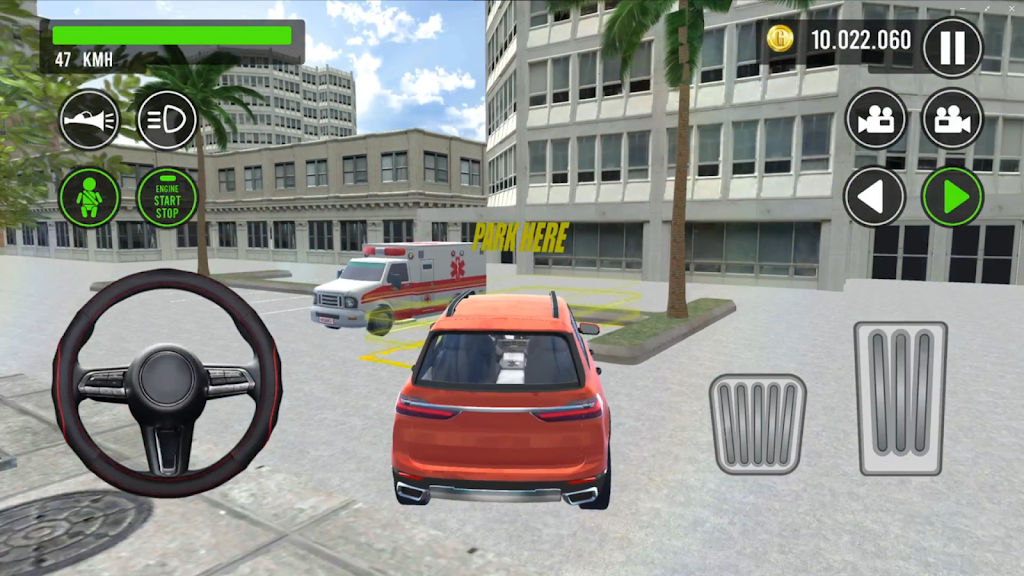
Task: Toggle the green seatbelt button
Action: 89,197
